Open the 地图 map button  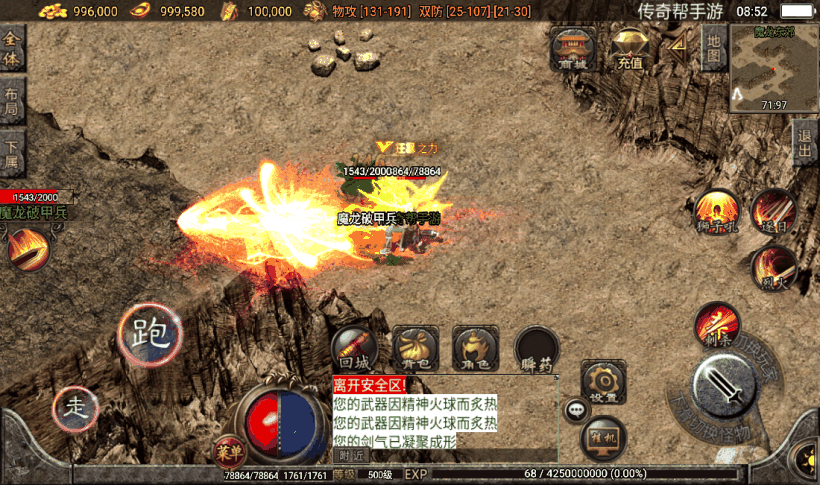point(712,47)
